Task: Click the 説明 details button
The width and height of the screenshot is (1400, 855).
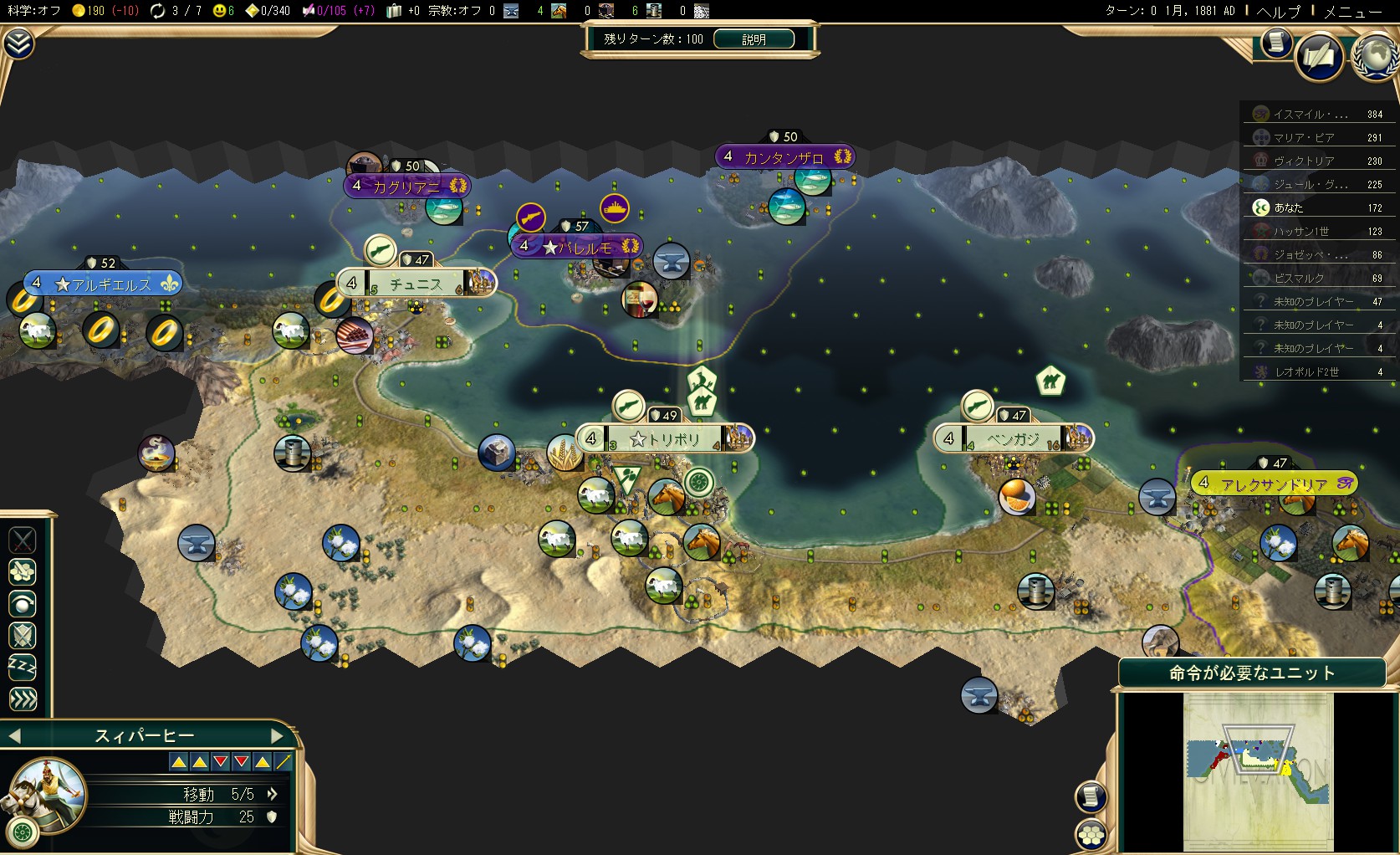Action: coord(754,39)
